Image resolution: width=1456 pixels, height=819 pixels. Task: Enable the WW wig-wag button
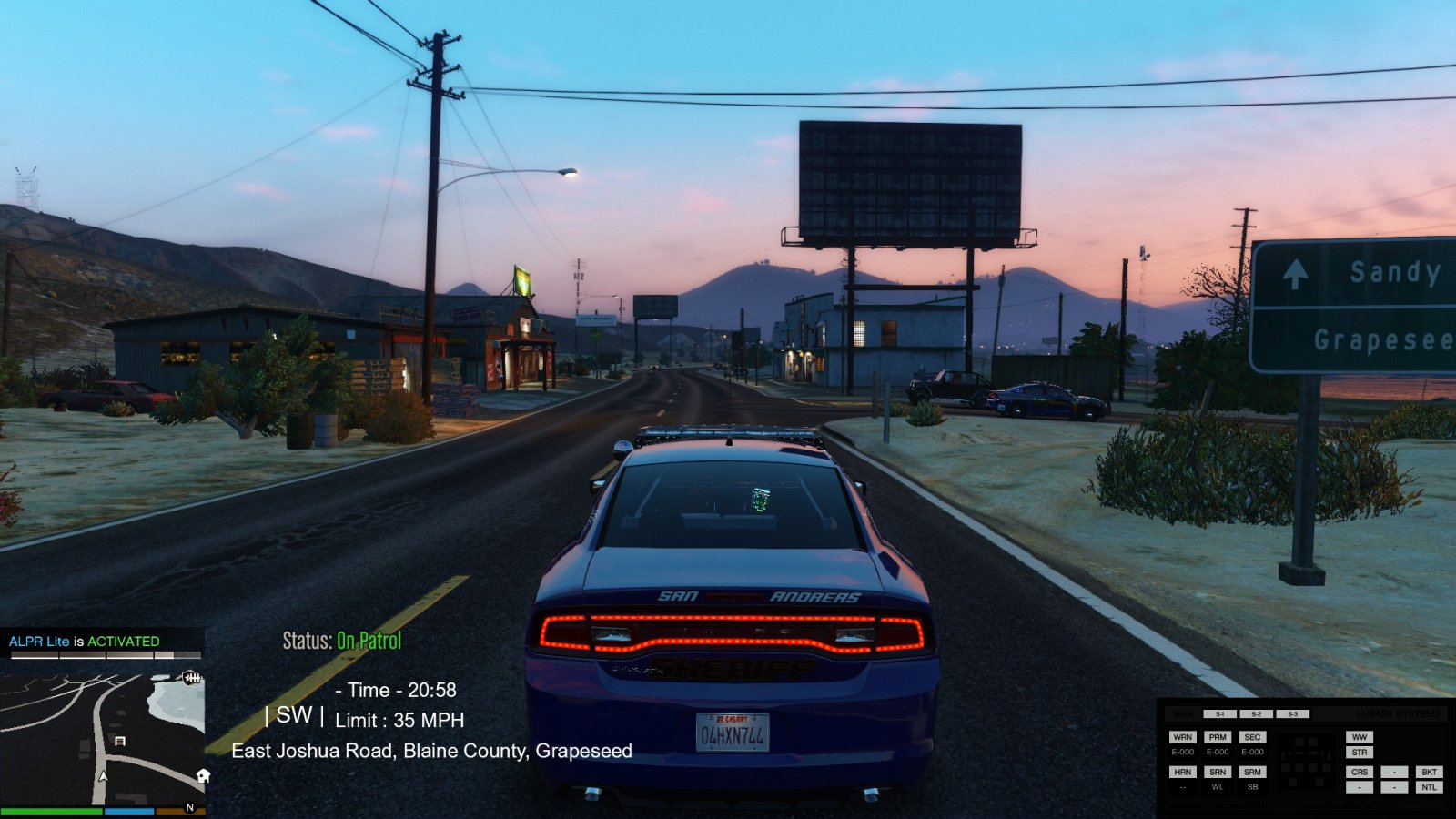[1360, 737]
